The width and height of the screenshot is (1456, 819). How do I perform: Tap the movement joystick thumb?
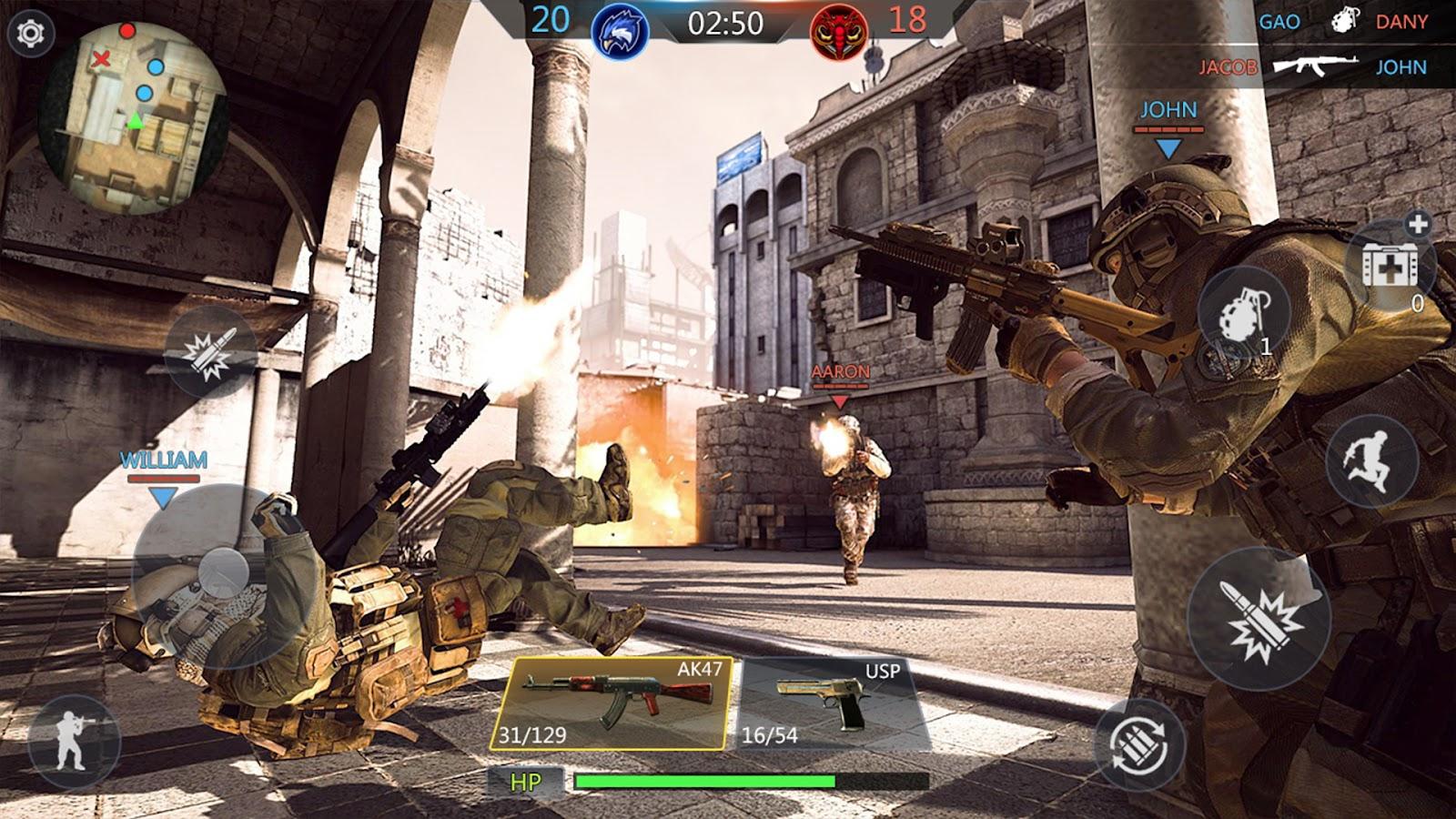[x=223, y=571]
